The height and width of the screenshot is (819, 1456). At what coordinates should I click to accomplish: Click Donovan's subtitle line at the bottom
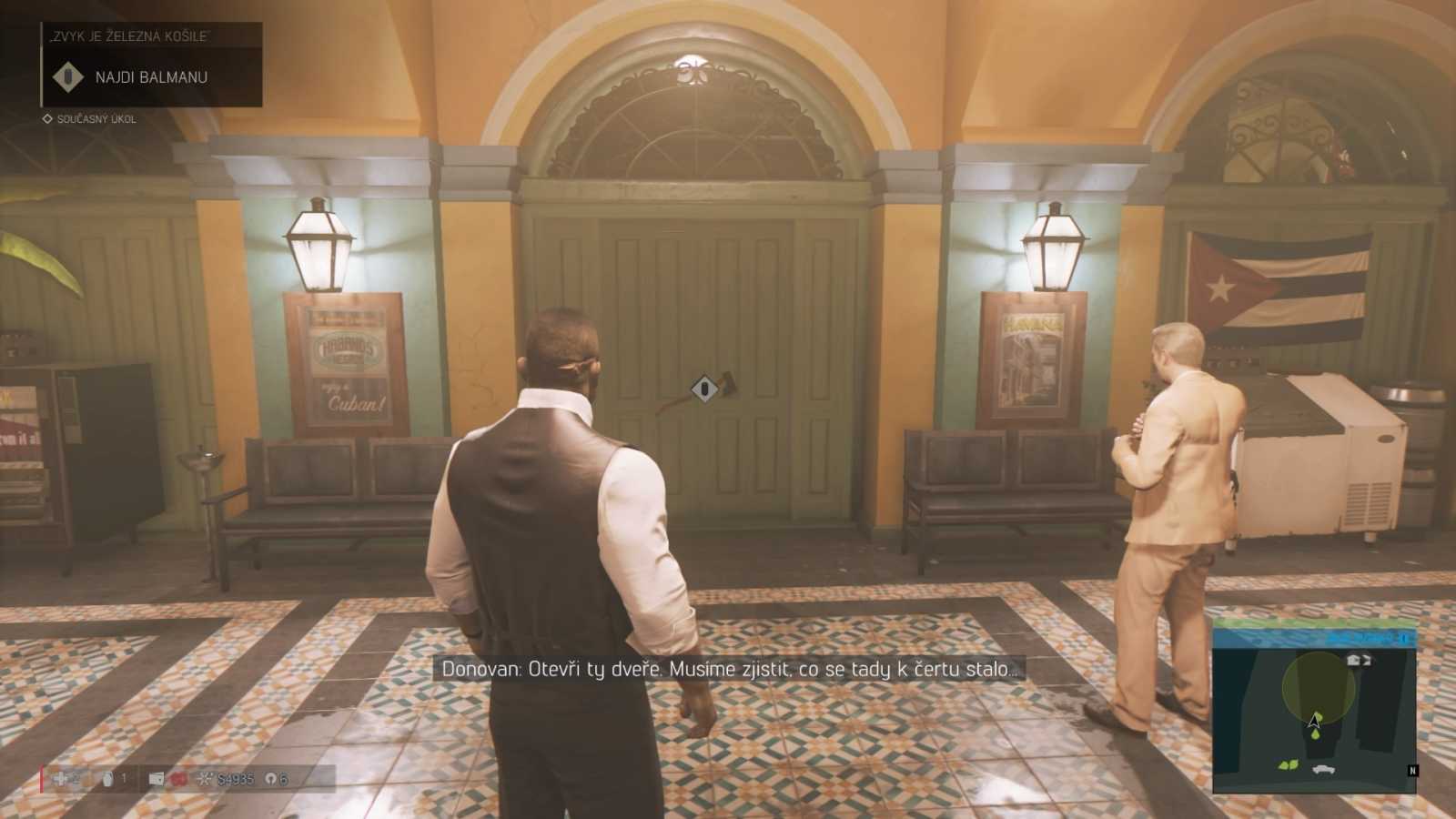728,669
